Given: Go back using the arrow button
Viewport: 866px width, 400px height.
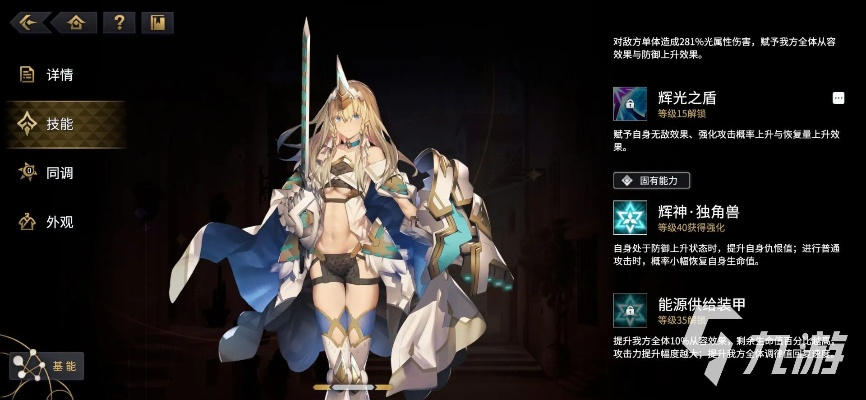Looking at the screenshot, I should 29,22.
